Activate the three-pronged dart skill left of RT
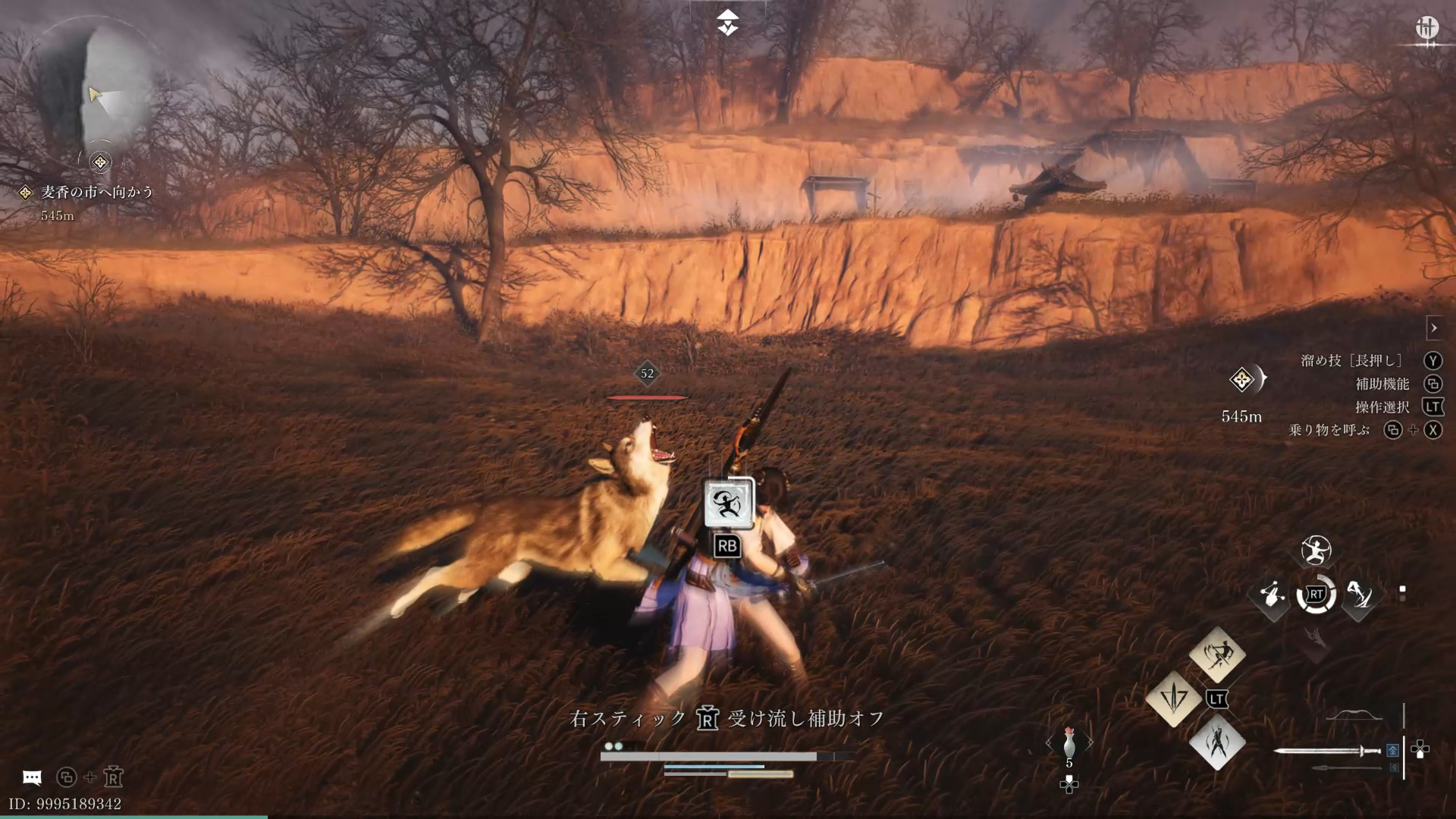 [x=1273, y=595]
